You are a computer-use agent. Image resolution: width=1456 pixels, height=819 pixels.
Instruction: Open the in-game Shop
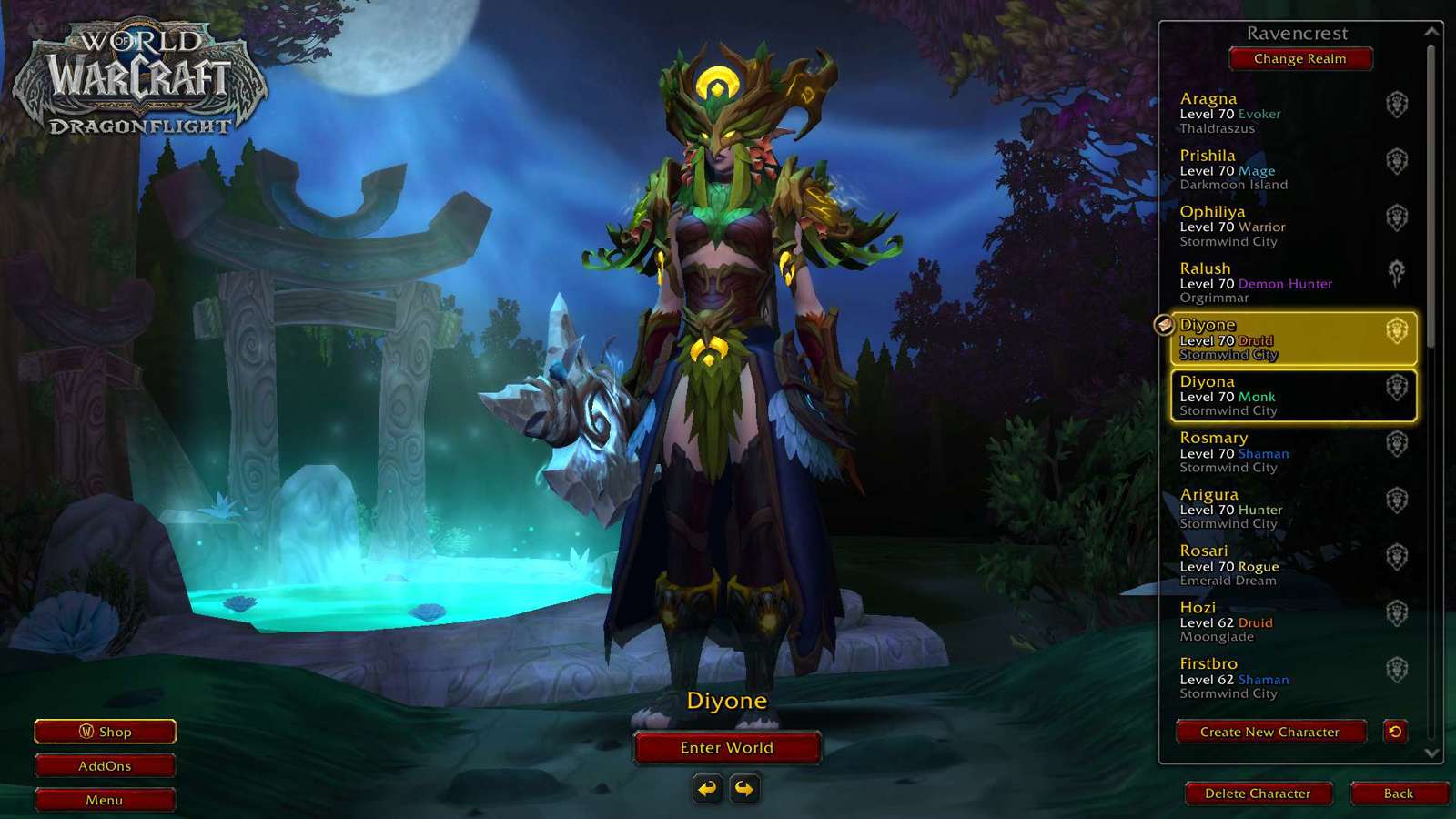[x=105, y=732]
